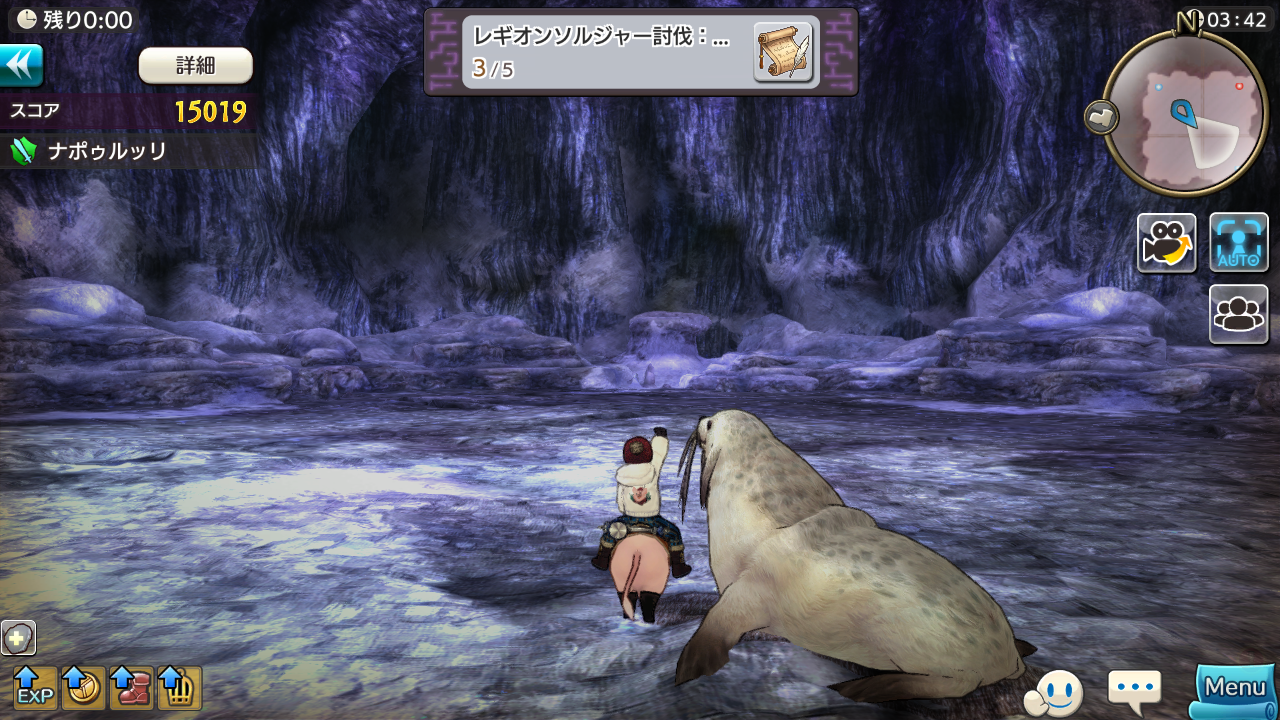Open the main Menu button
Image resolution: width=1280 pixels, height=720 pixels.
click(x=1236, y=688)
